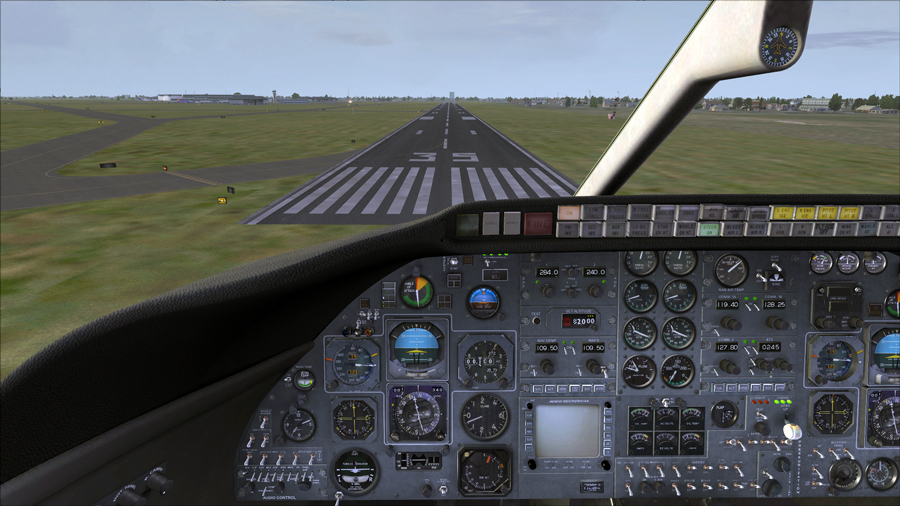Click the magnetic compass on the windshield post
The width and height of the screenshot is (900, 506).
pos(779,46)
